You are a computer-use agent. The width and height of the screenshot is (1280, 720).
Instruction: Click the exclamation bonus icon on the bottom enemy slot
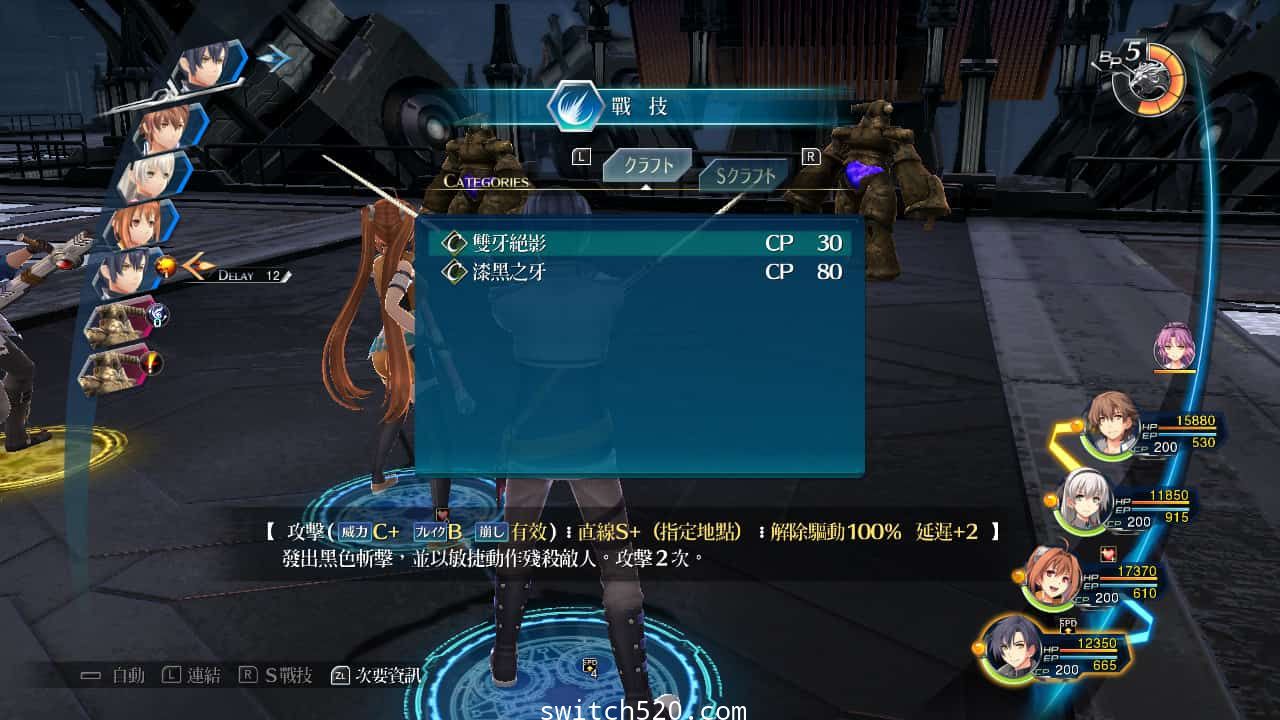150,362
